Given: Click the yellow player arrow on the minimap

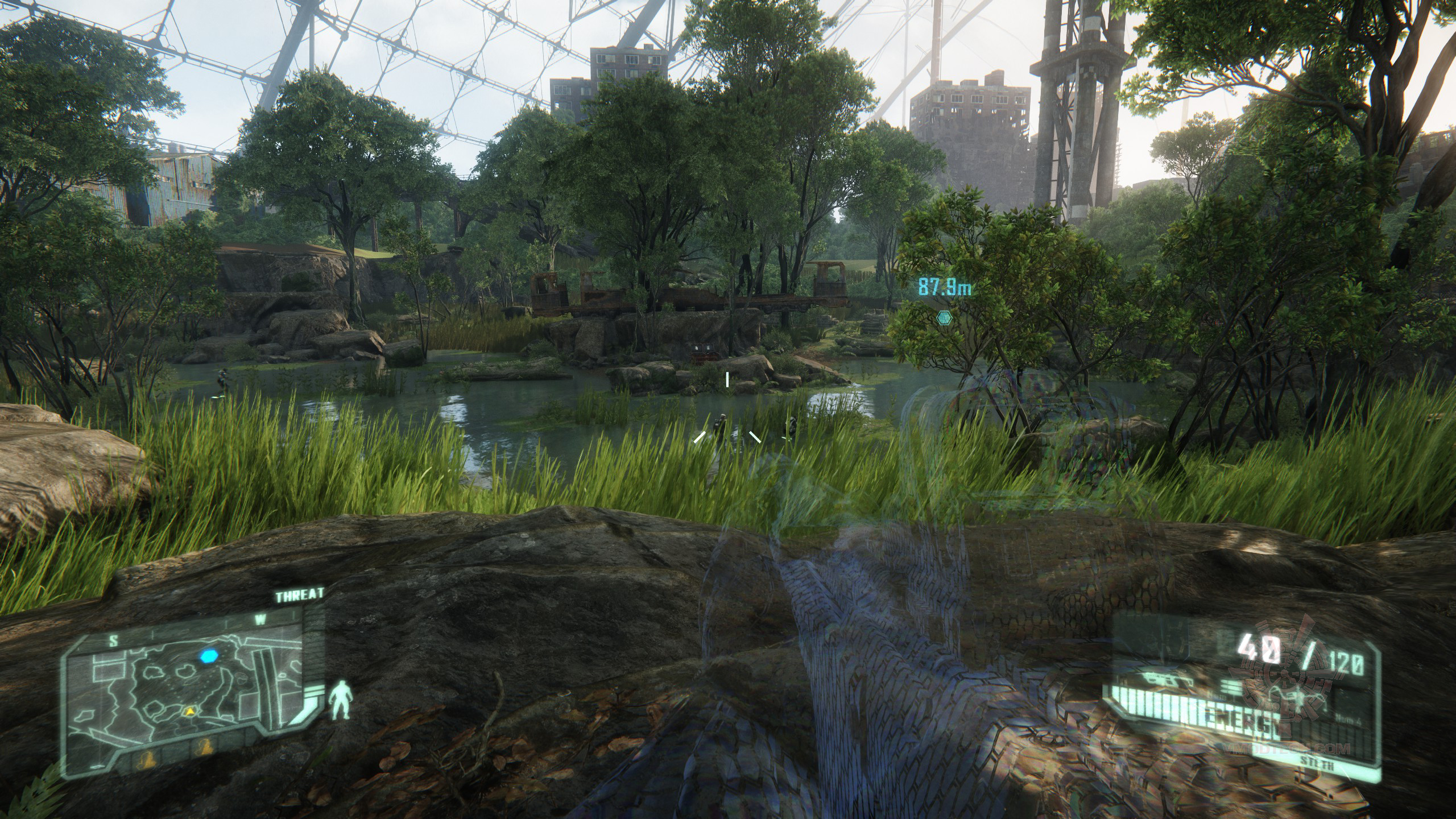Looking at the screenshot, I should click(x=188, y=712).
